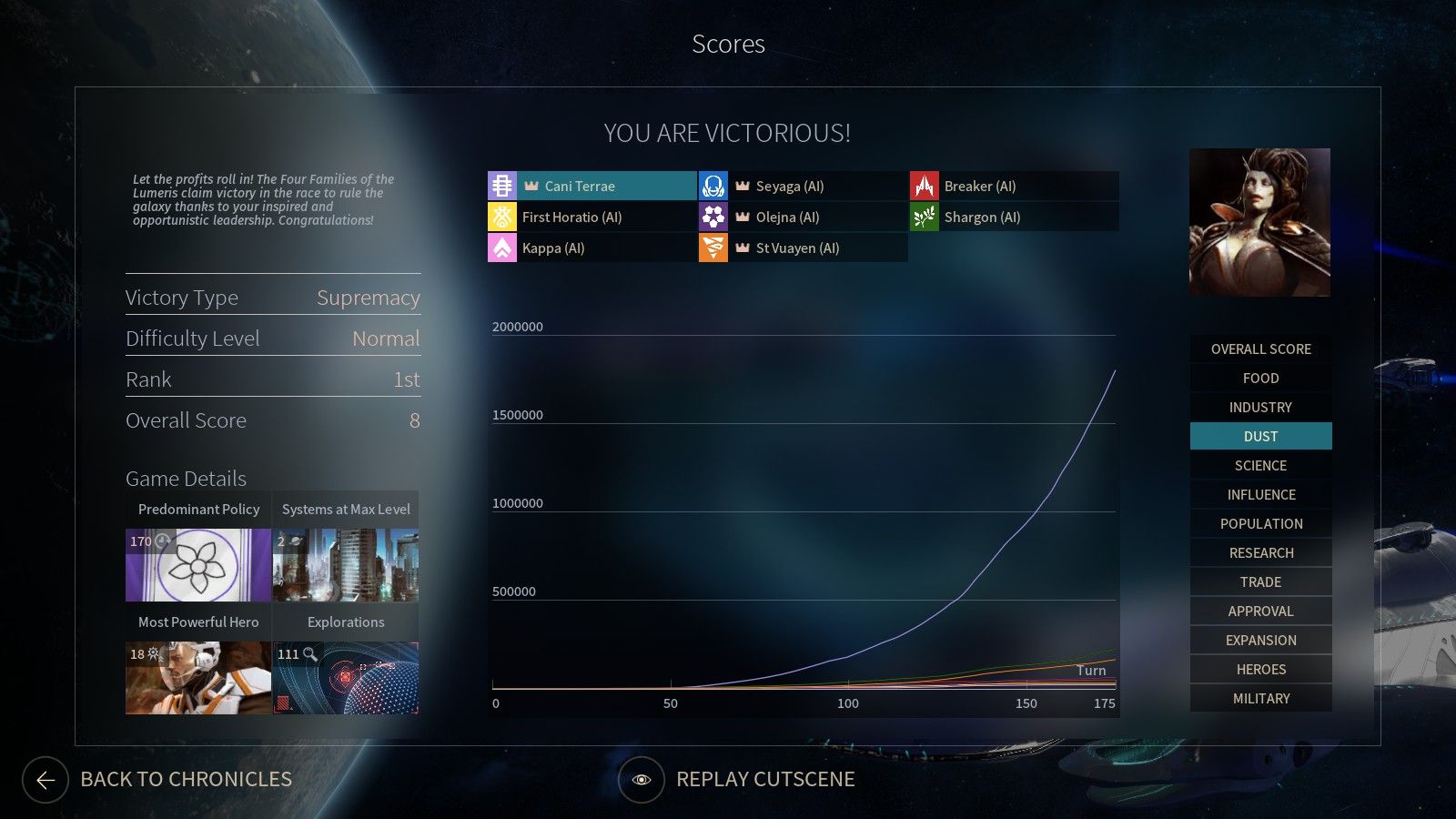Switch to the MILITARY score tab
The width and height of the screenshot is (1456, 819).
(1260, 698)
